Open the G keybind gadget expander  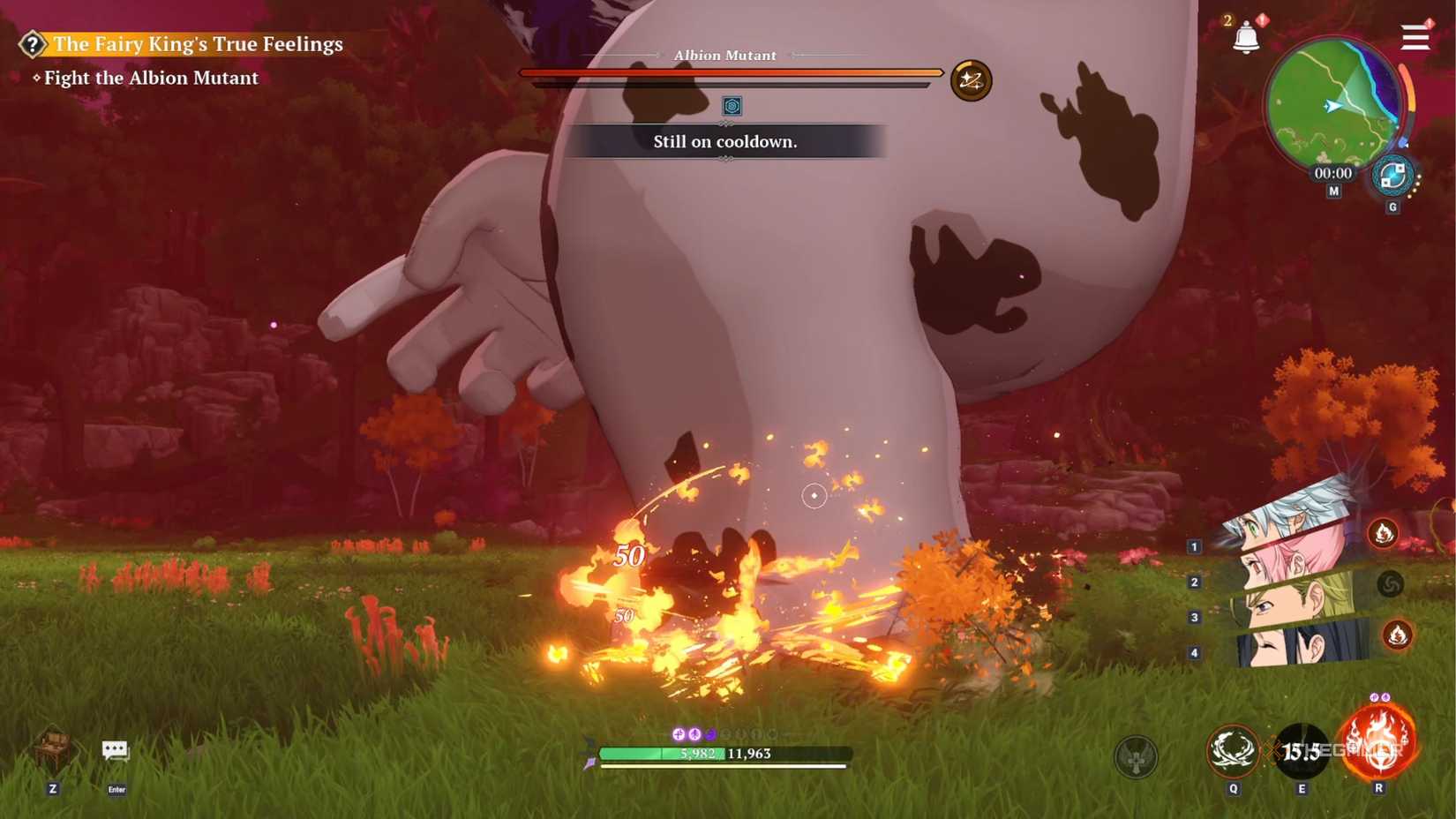1392,206
